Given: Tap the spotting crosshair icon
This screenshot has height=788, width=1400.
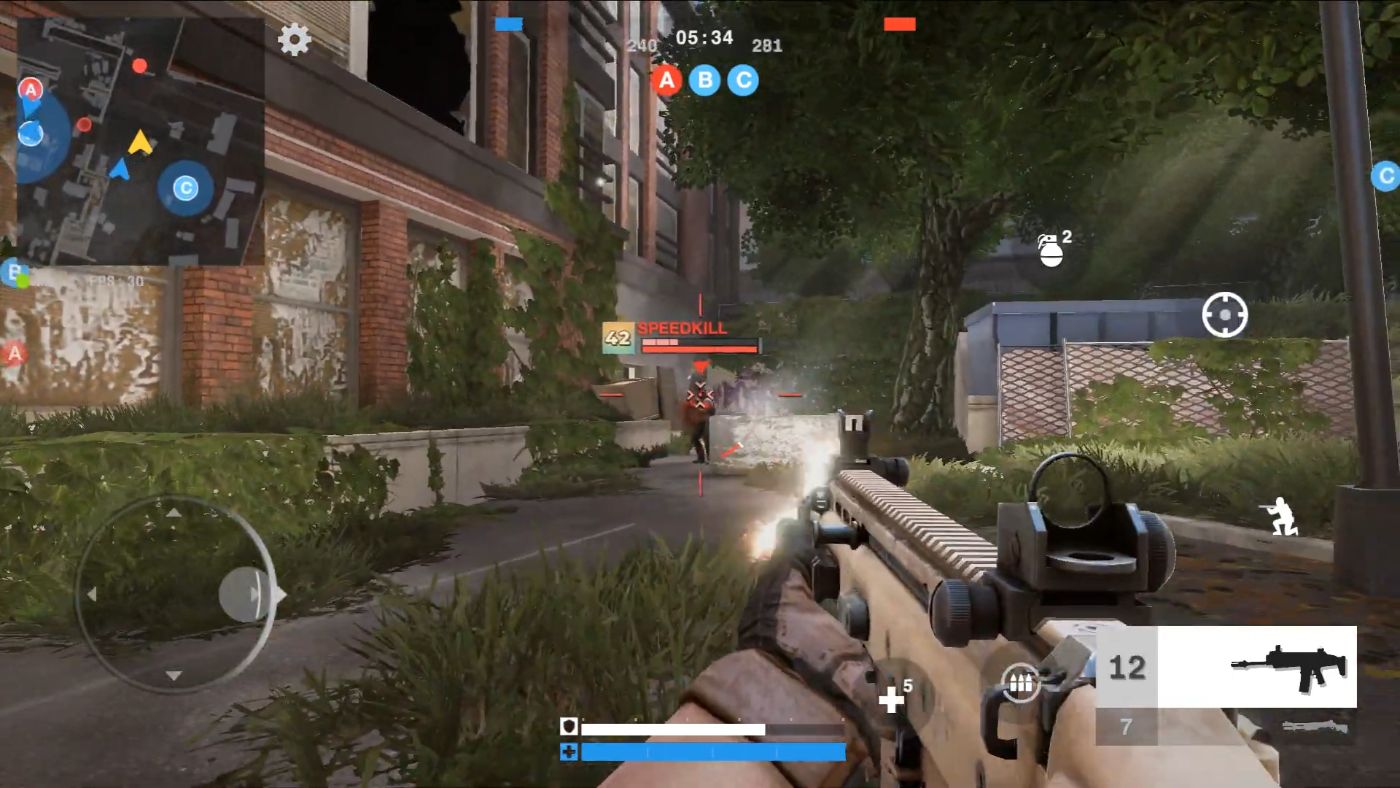Looking at the screenshot, I should pyautogui.click(x=1224, y=313).
